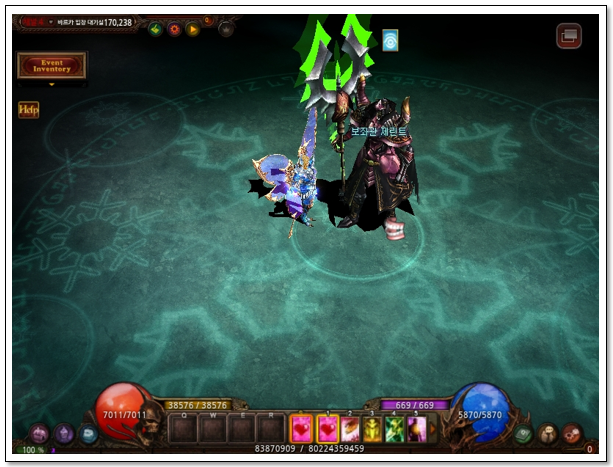
Task: Click the light blue buff icon
Action: pyautogui.click(x=390, y=41)
